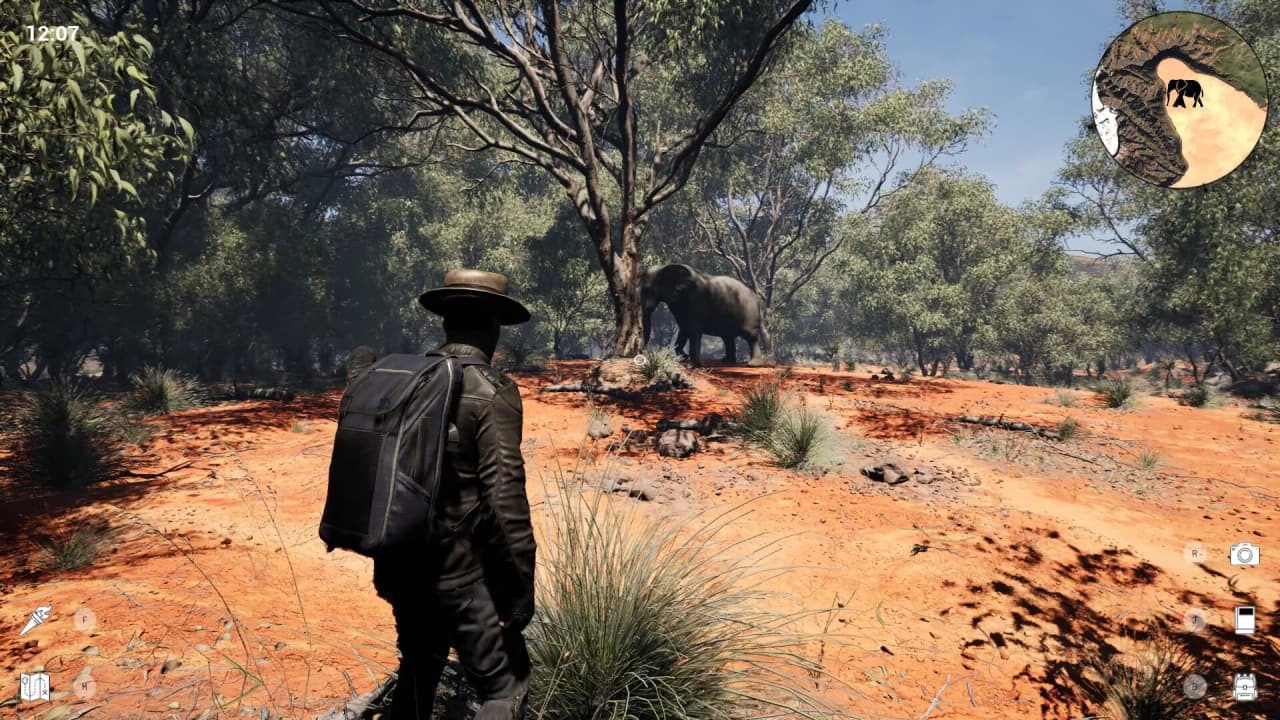Toggle the R shortcut badge beside the camera
The height and width of the screenshot is (720, 1280).
(1194, 553)
